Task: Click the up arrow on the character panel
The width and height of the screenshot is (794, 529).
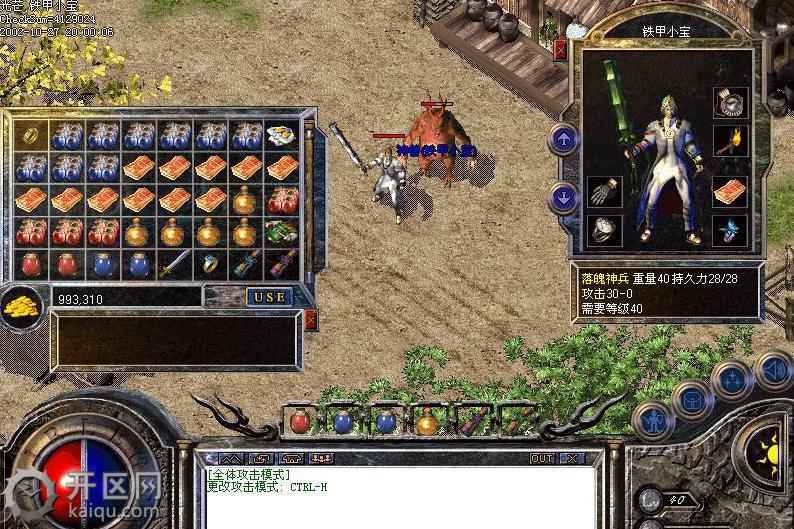Action: coord(564,139)
